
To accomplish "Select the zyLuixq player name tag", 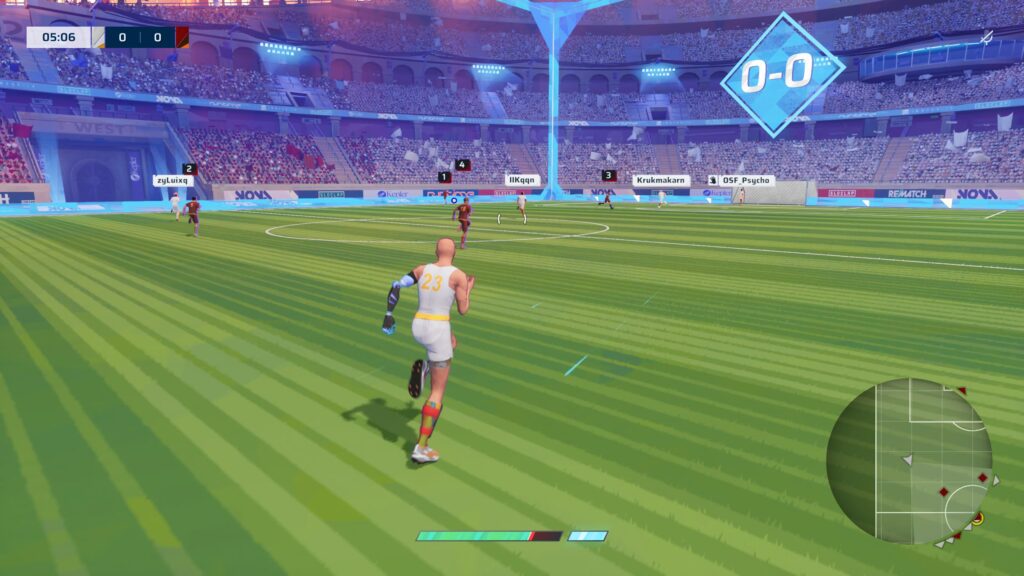I will [173, 181].
